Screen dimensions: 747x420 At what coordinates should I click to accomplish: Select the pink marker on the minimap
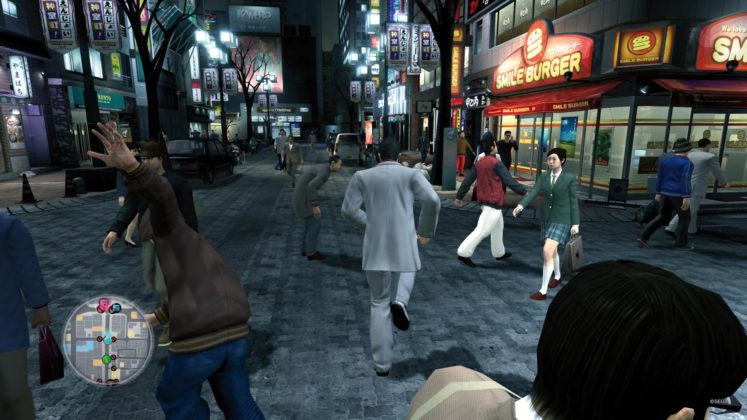click(104, 304)
